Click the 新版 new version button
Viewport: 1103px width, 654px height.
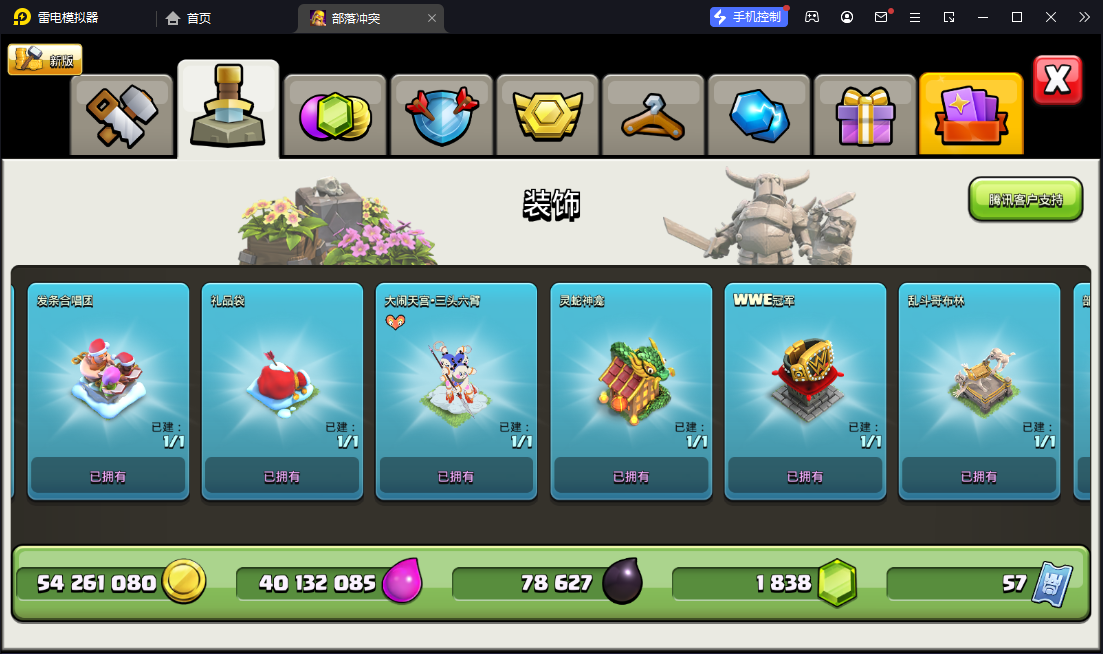point(45,60)
